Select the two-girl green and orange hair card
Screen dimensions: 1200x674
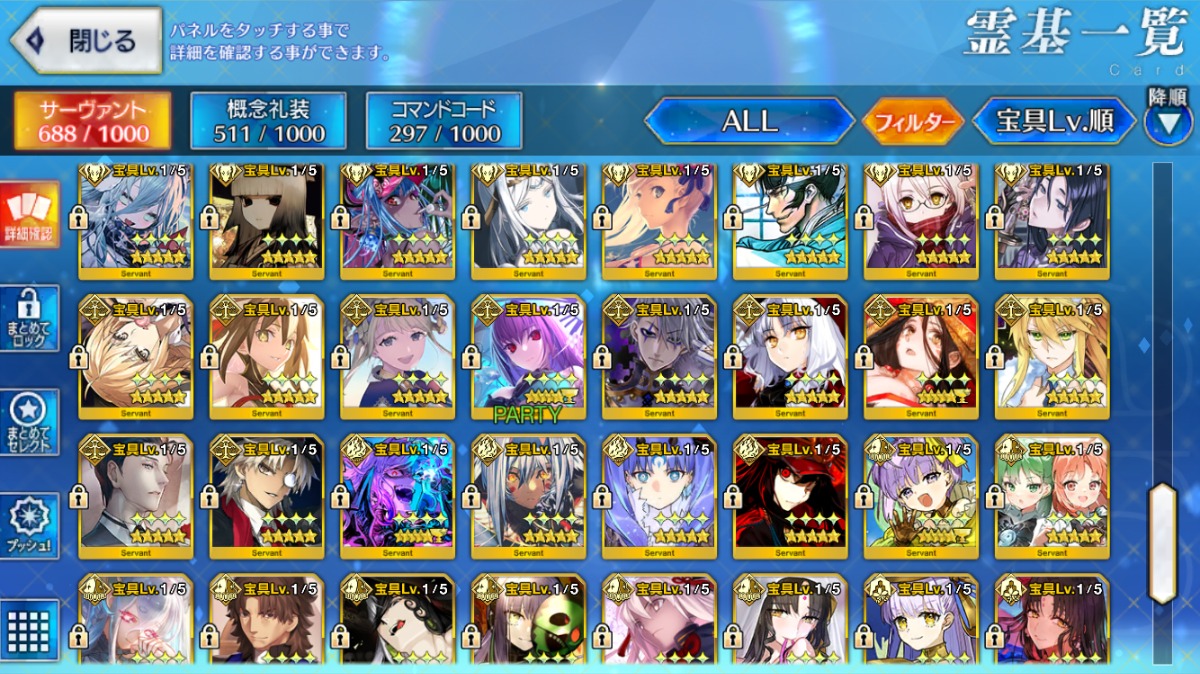tap(1052, 495)
